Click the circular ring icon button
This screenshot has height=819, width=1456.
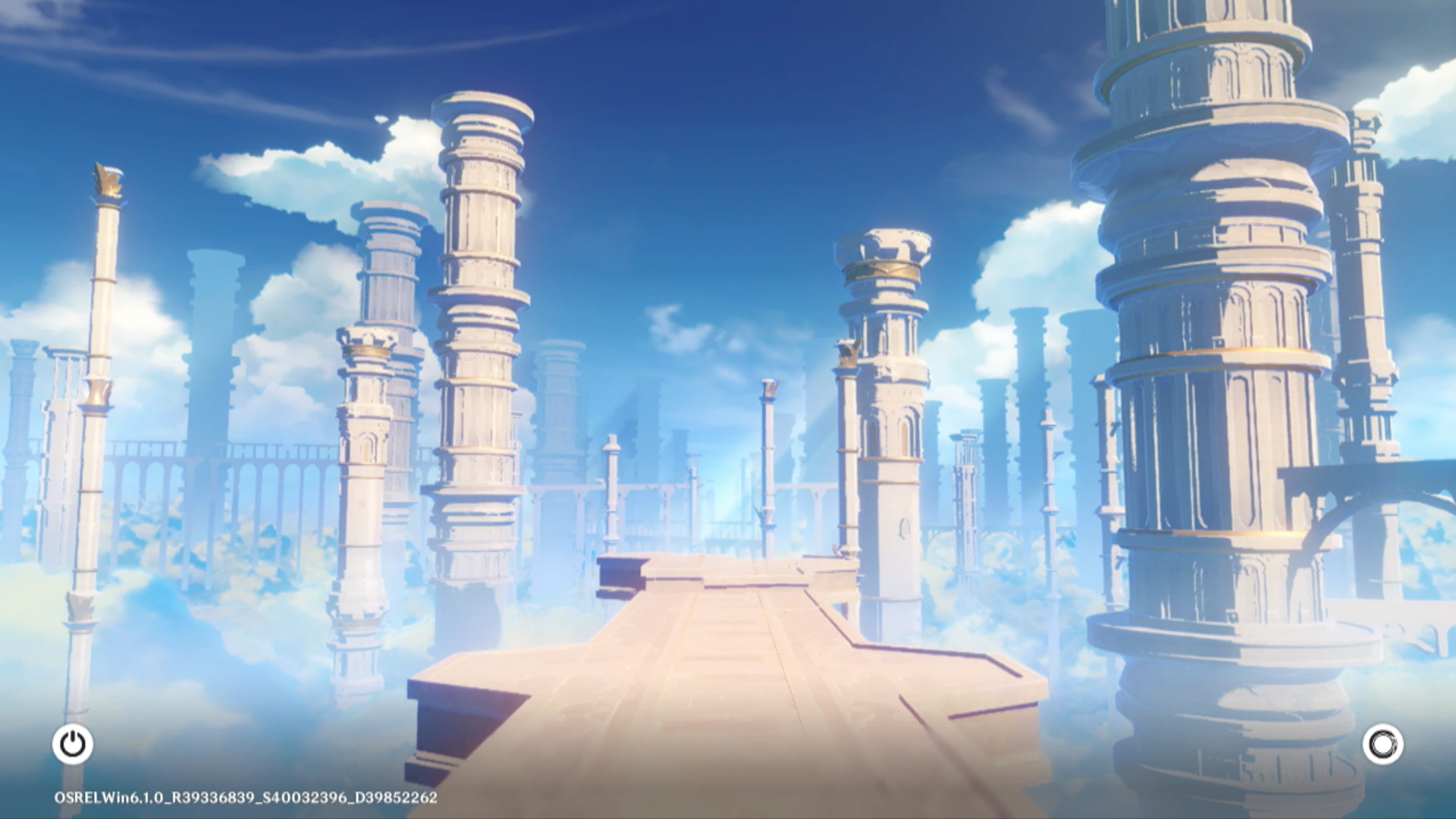[1382, 744]
